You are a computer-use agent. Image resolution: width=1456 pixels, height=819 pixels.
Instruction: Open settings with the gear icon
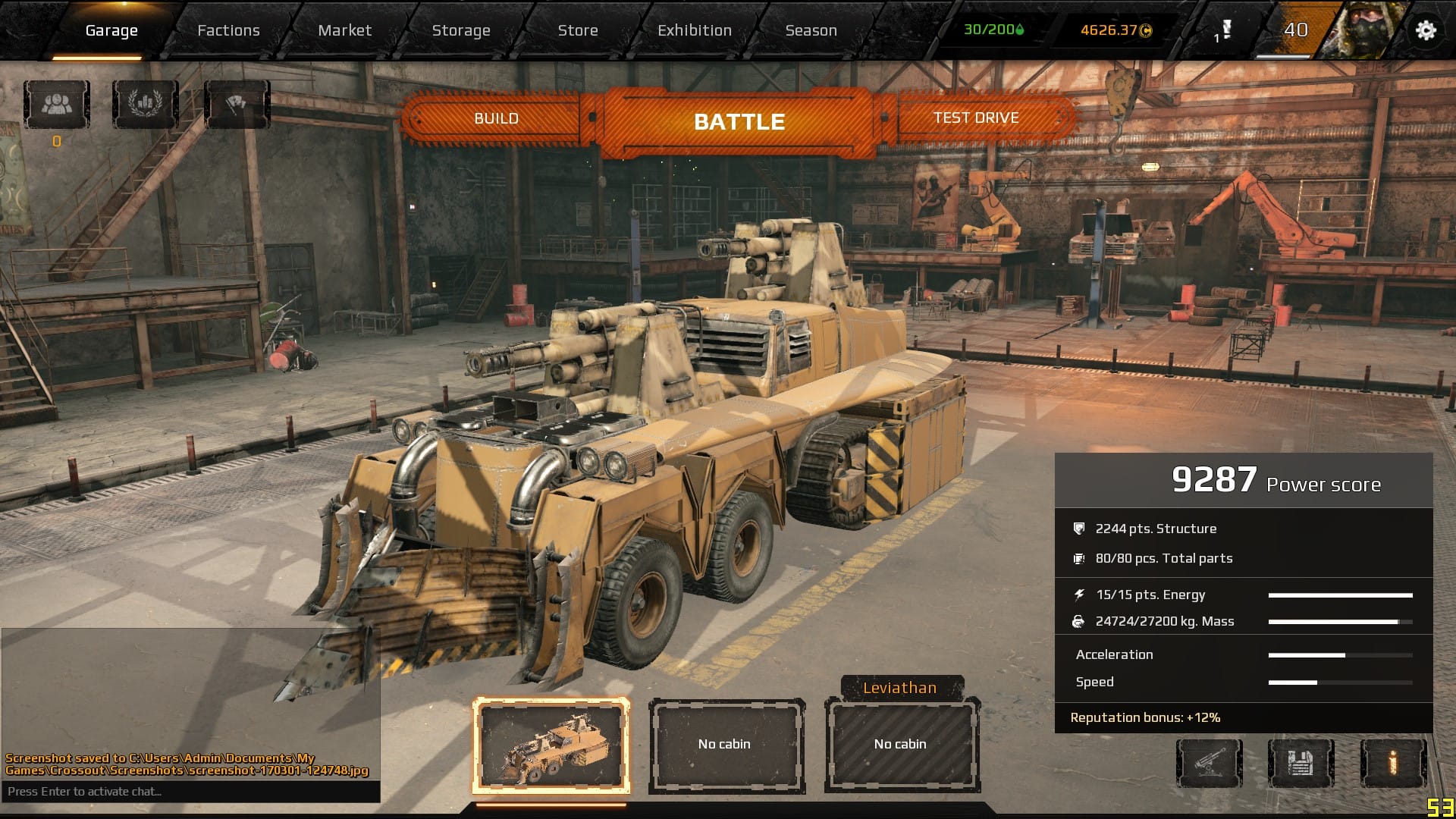click(1426, 30)
